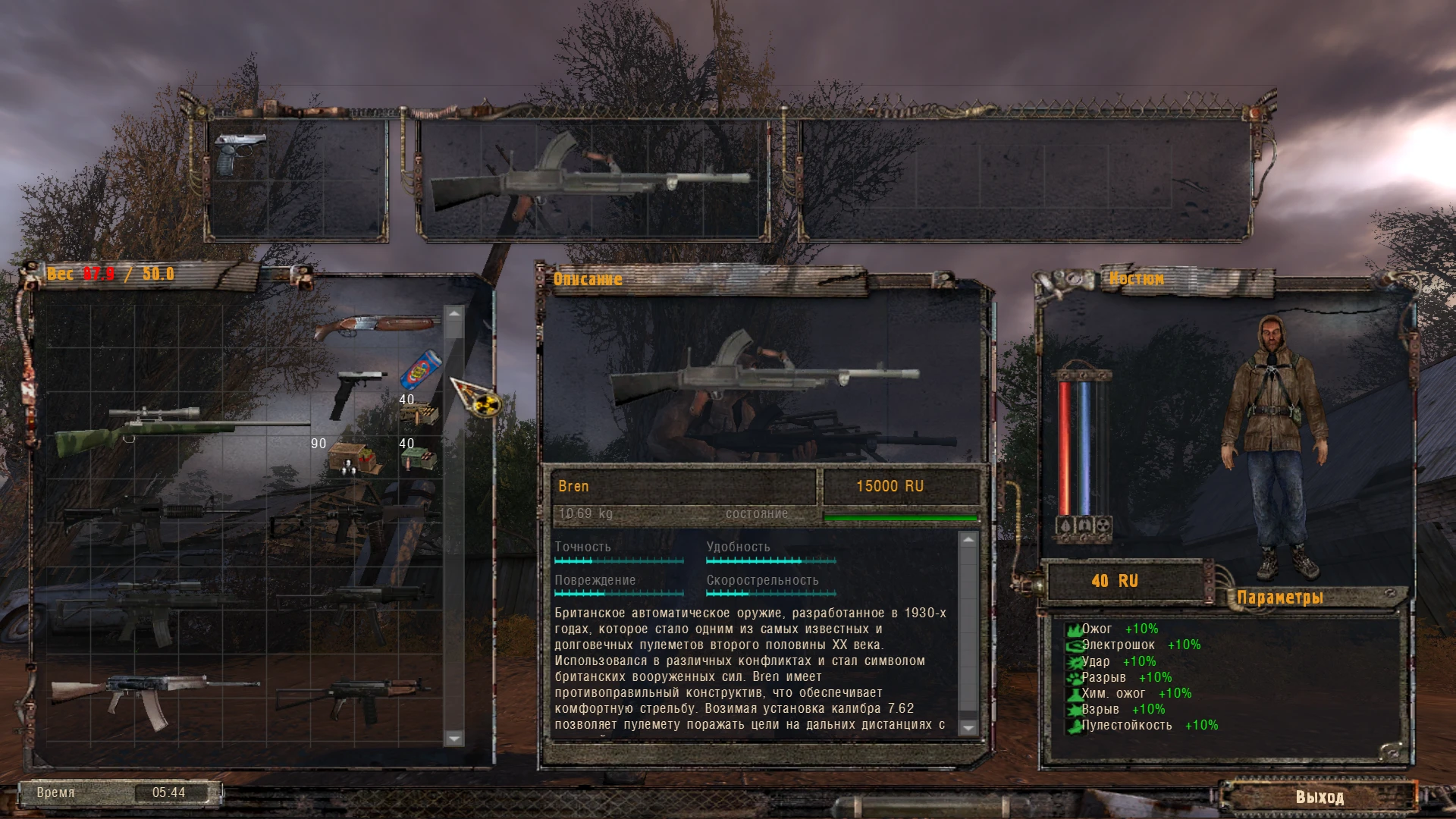The width and height of the screenshot is (1456, 819).
Task: Toggle the radiation protection indicator dial
Action: (1101, 525)
